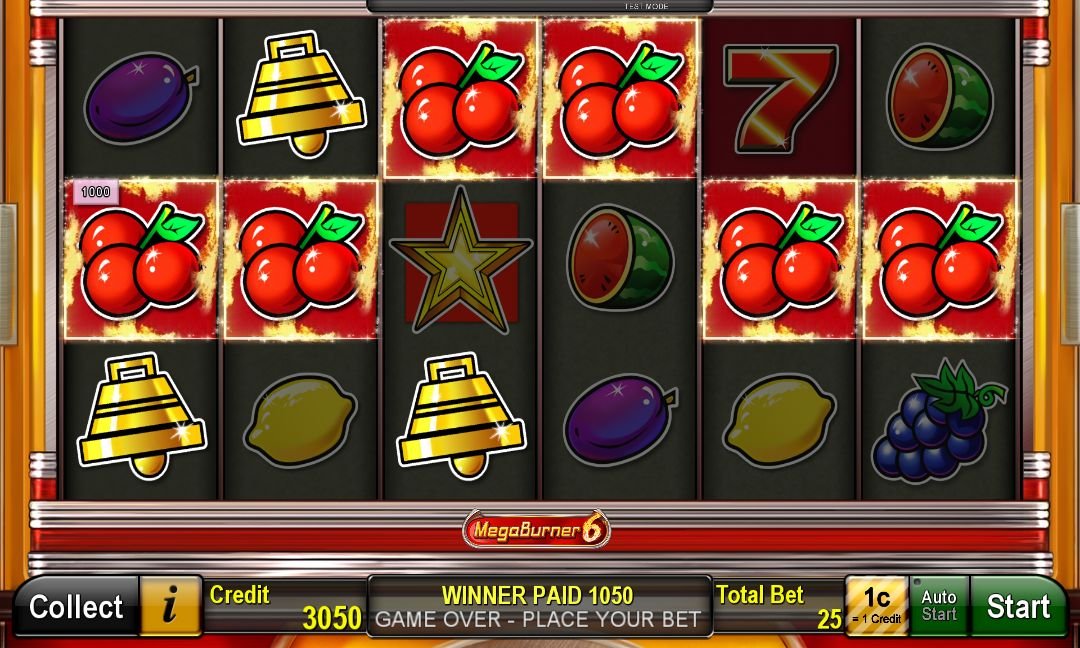This screenshot has height=648, width=1080.
Task: Collect the winnings with the Collect button
Action: (x=76, y=607)
